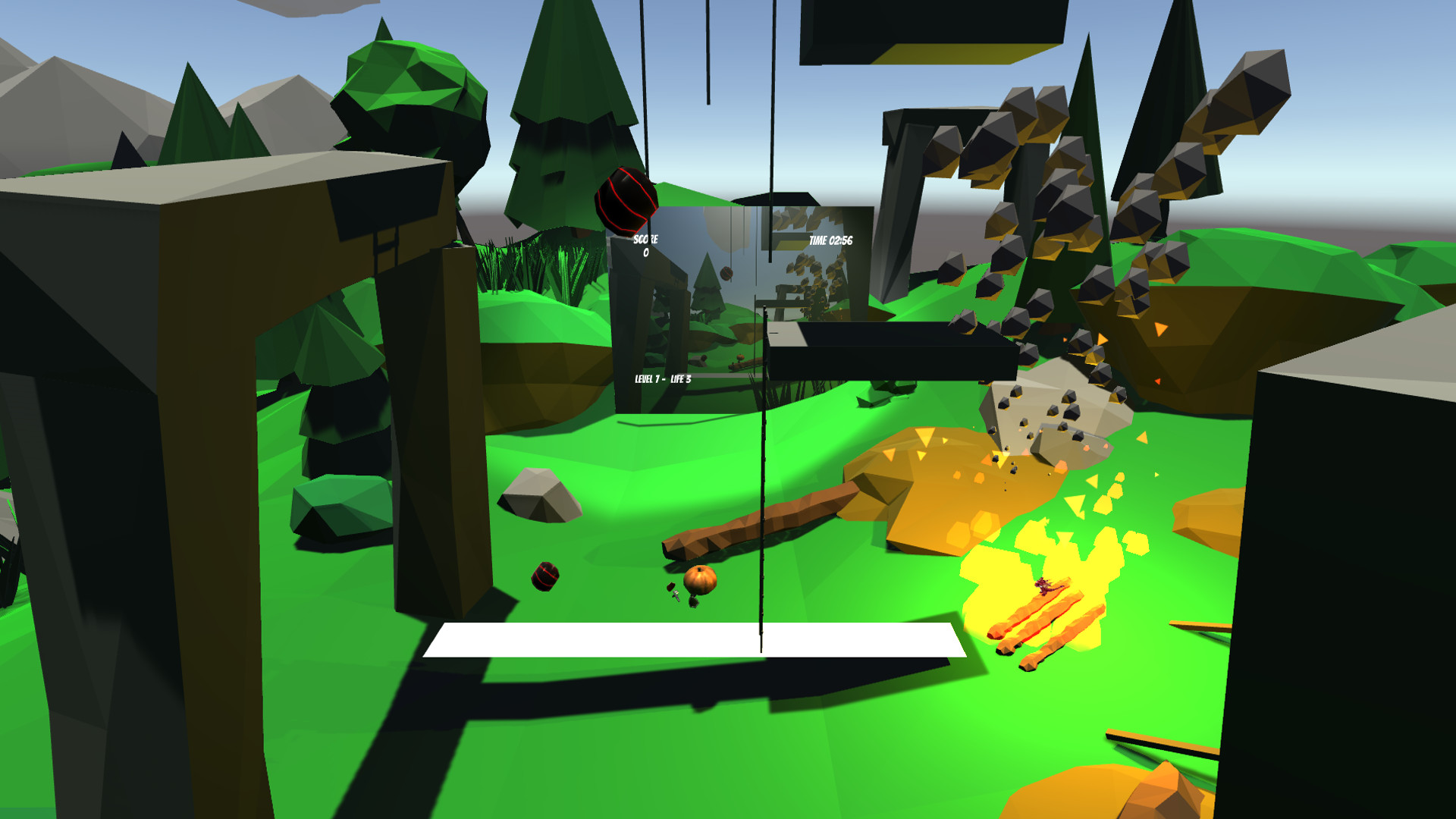This screenshot has height=819, width=1456.
Task: Click the red-striped barrel hanging above the HUD
Action: pyautogui.click(x=628, y=201)
